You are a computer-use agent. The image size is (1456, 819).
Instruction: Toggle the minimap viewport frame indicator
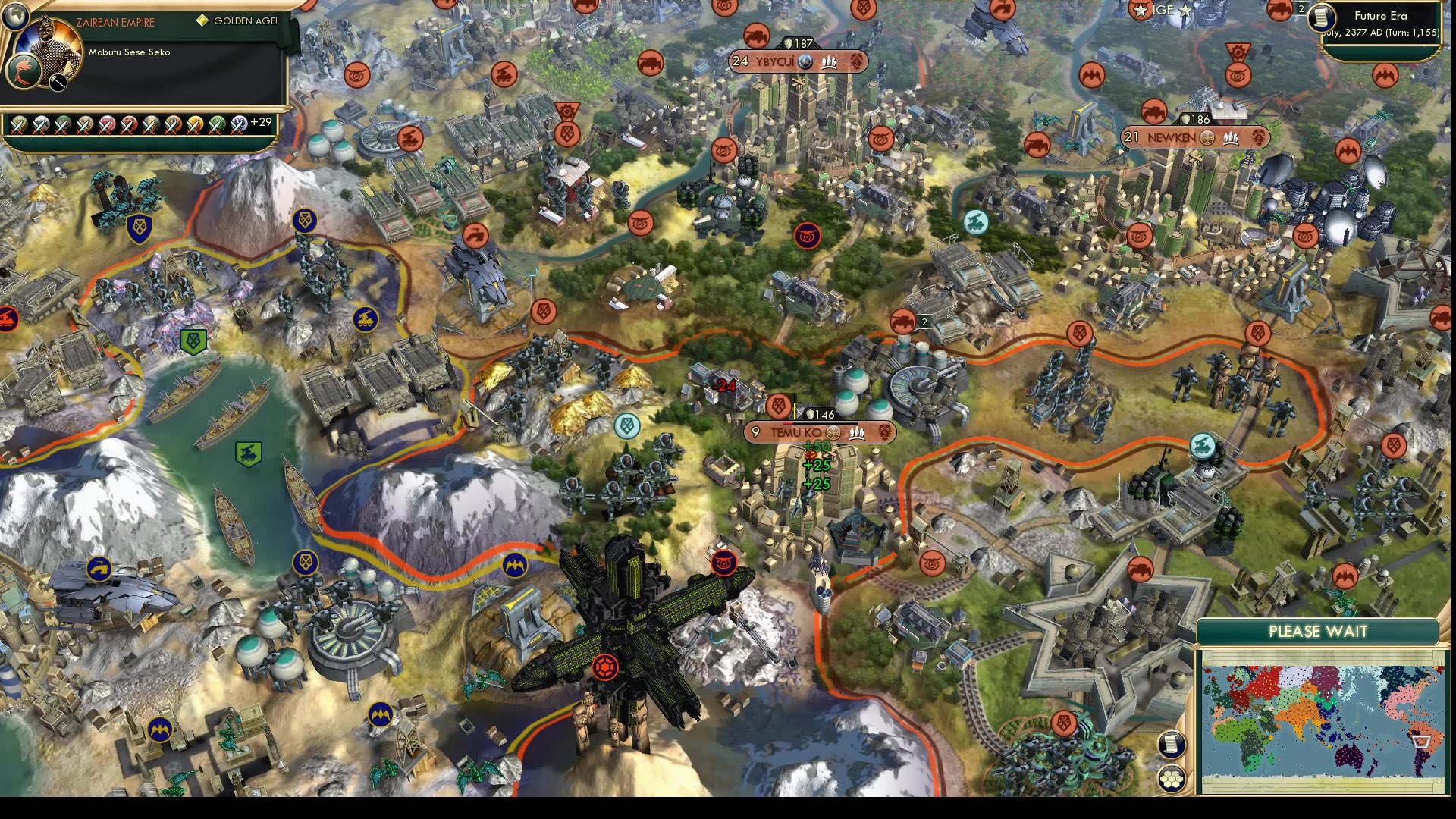click(1420, 741)
